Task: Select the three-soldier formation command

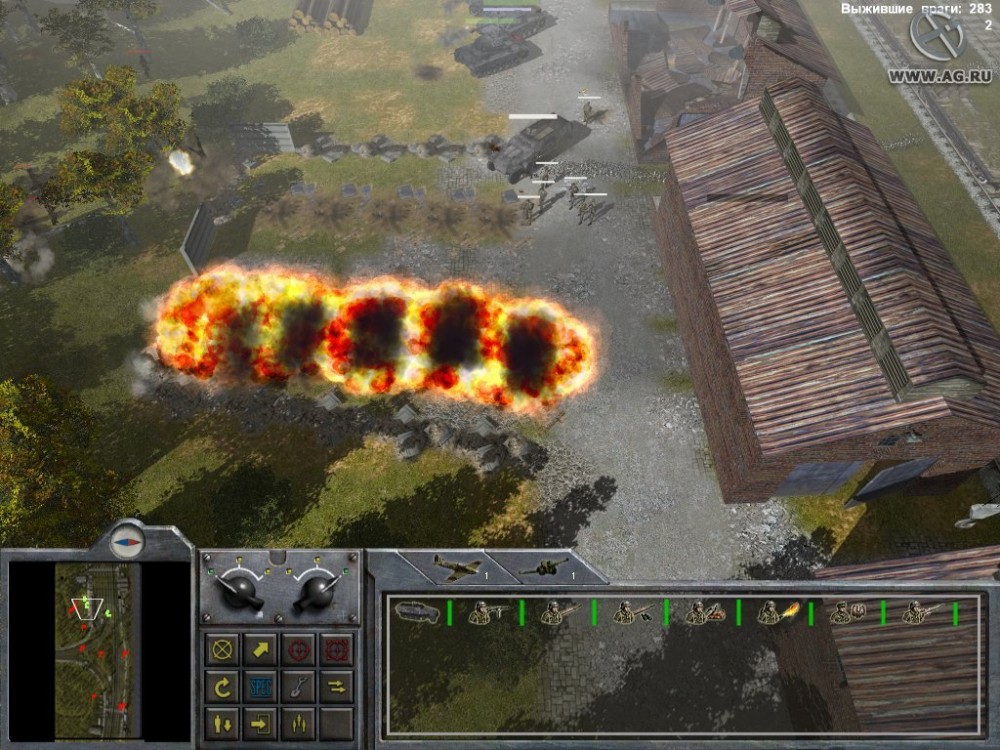Action: 298,722
